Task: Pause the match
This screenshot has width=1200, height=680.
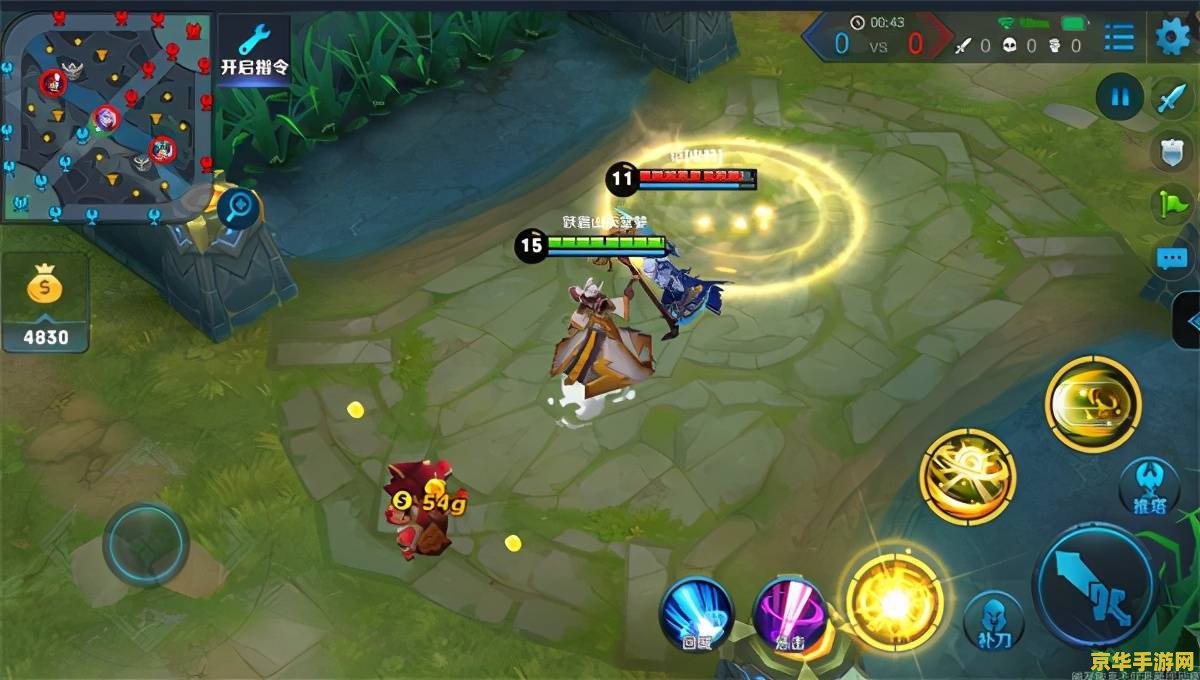Action: 1120,98
